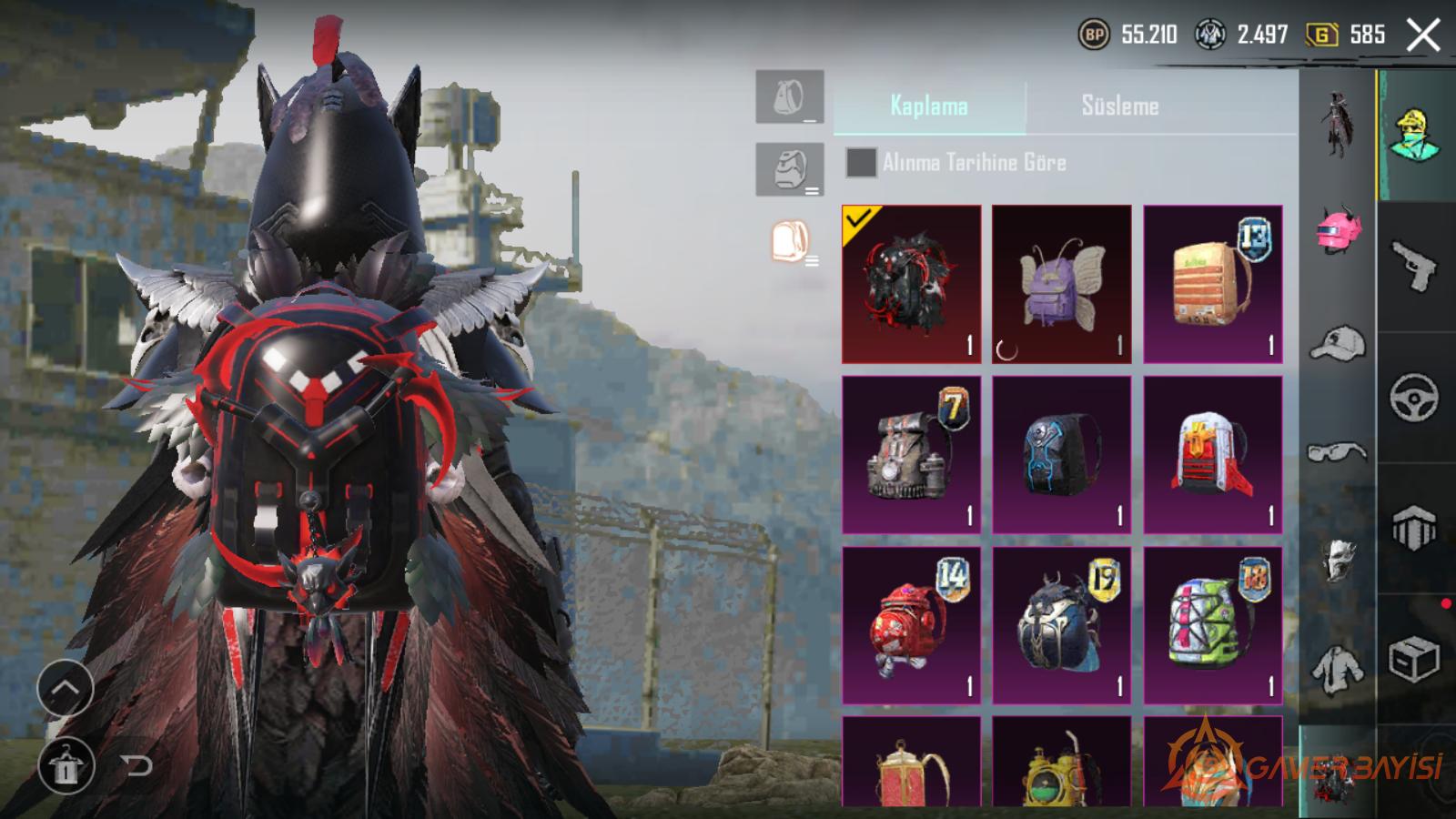Screen dimensions: 1456x819
Task: Pick the orange backpack with badge 13
Action: point(1212,284)
